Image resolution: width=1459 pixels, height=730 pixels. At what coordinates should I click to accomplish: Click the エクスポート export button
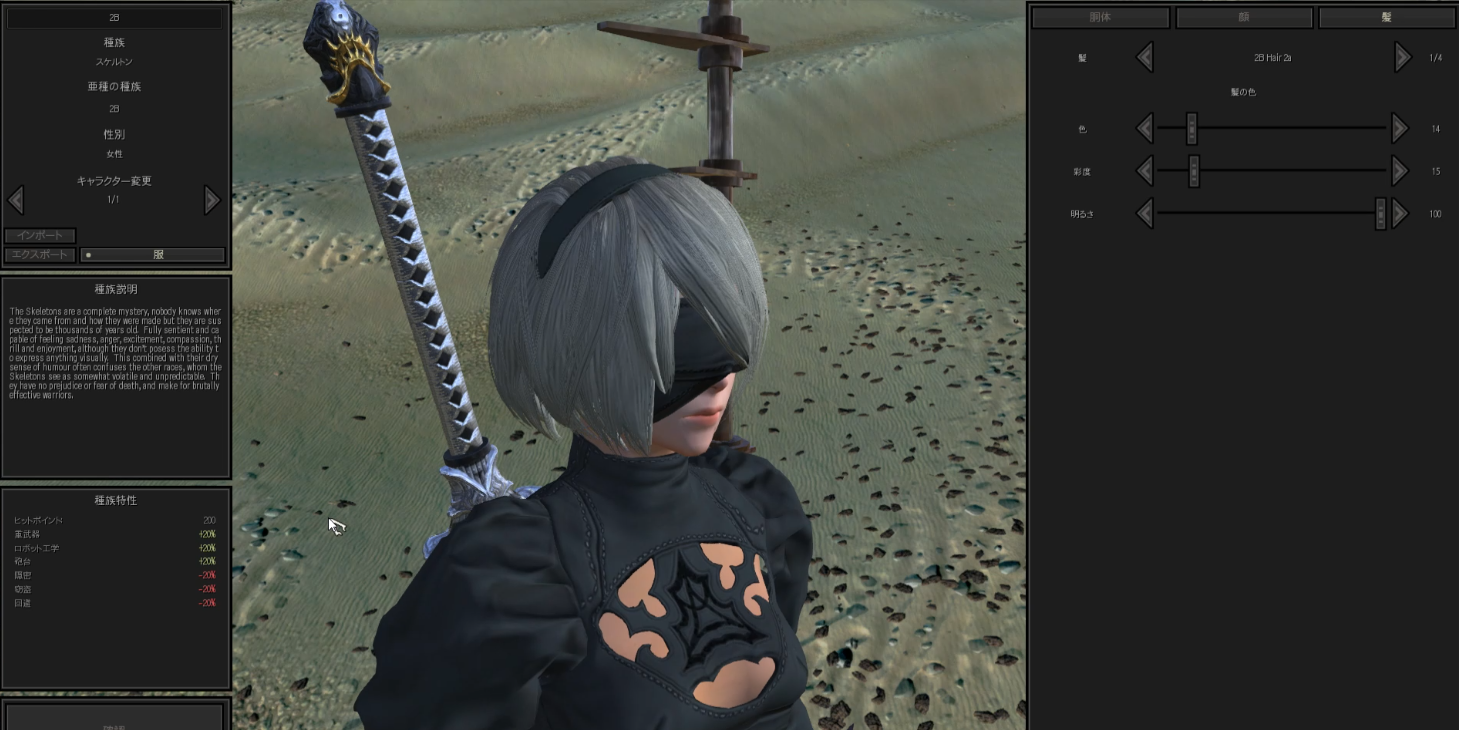coord(40,254)
